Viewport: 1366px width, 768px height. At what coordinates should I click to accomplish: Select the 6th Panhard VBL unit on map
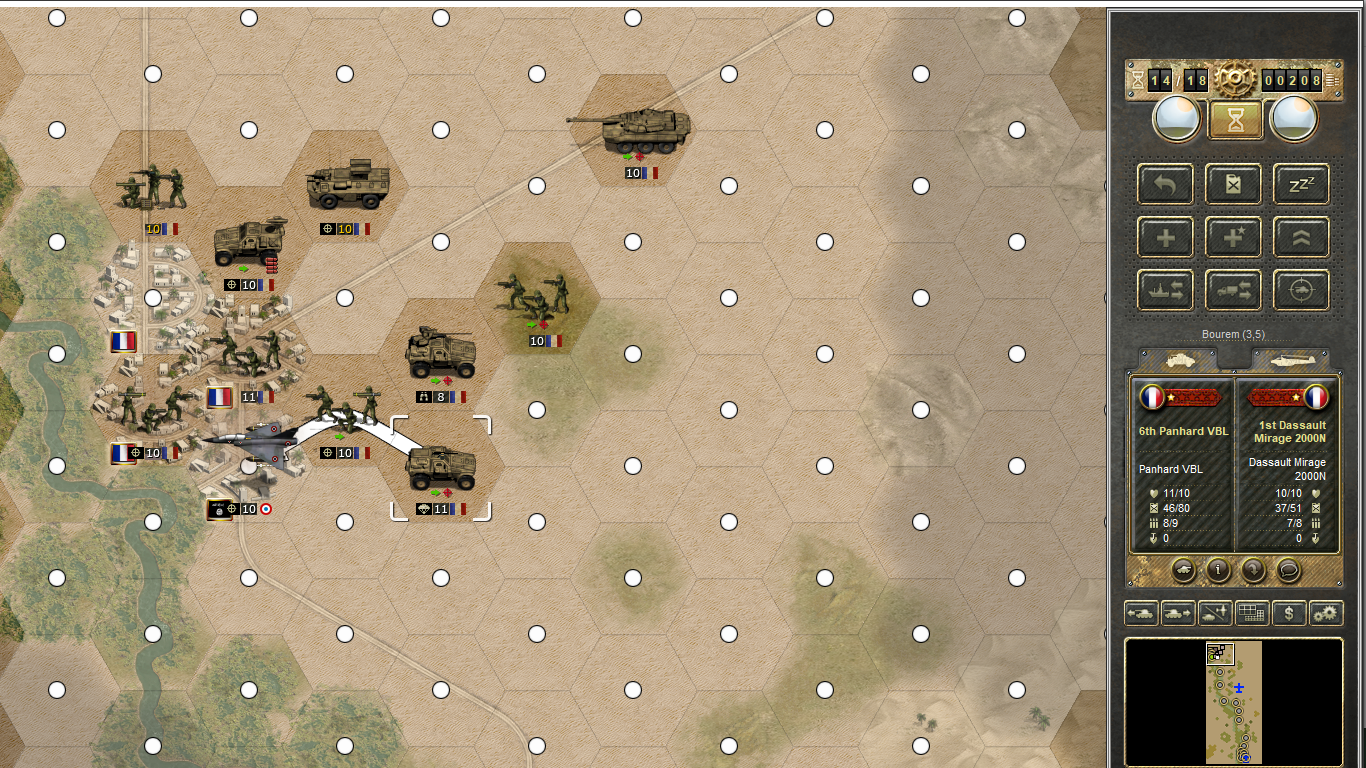441,467
